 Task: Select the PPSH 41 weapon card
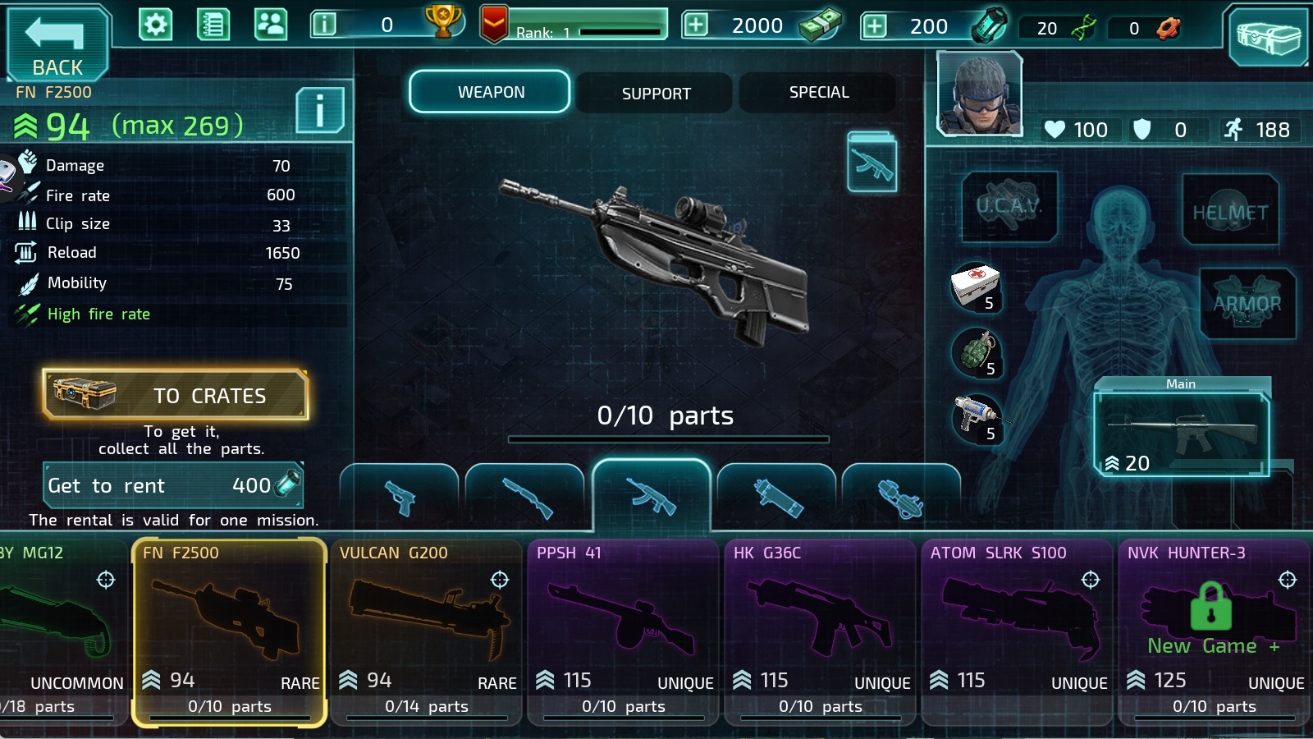pyautogui.click(x=624, y=631)
